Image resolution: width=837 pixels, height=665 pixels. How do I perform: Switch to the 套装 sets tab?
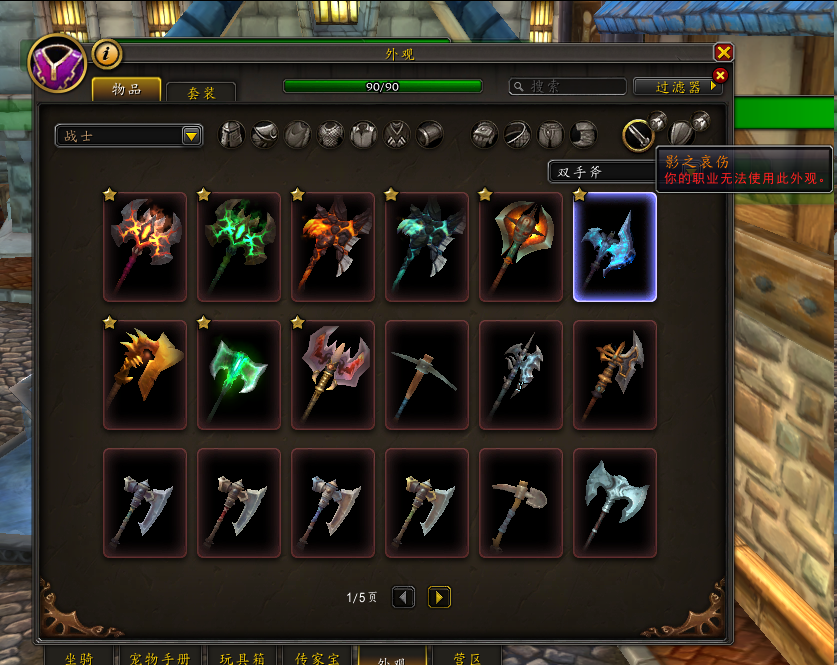point(201,92)
